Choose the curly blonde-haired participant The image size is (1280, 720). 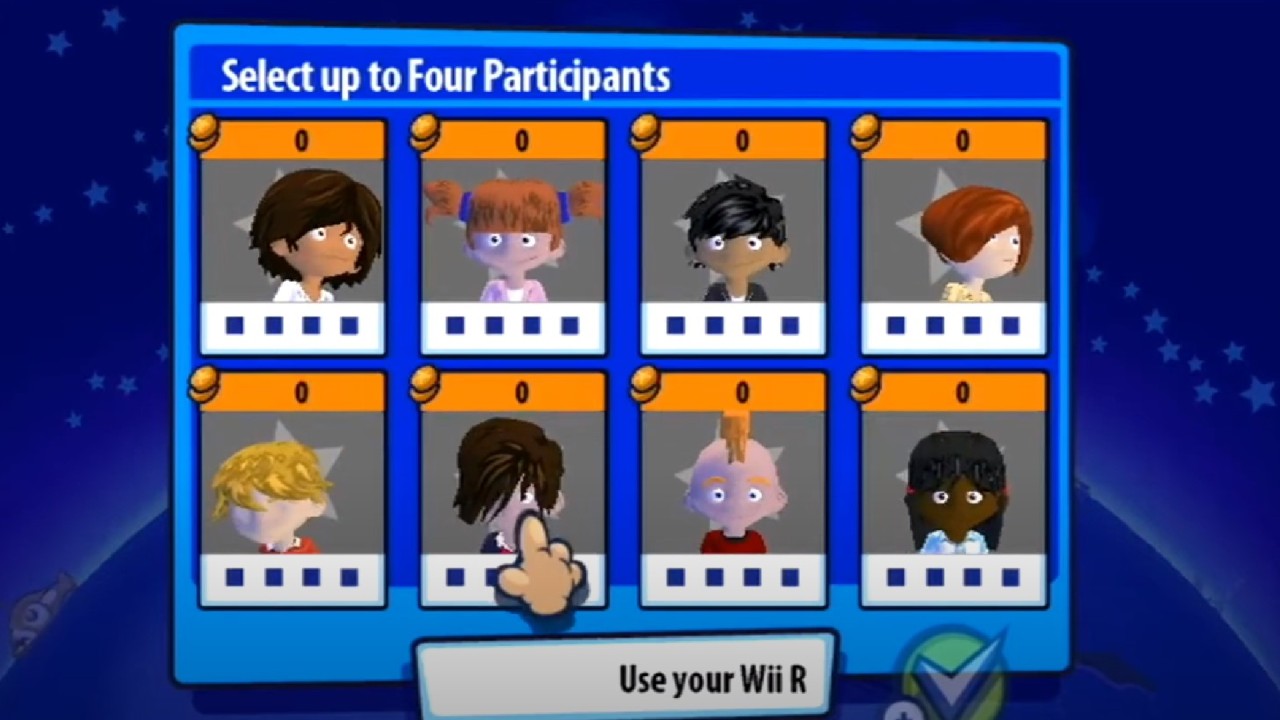point(293,488)
